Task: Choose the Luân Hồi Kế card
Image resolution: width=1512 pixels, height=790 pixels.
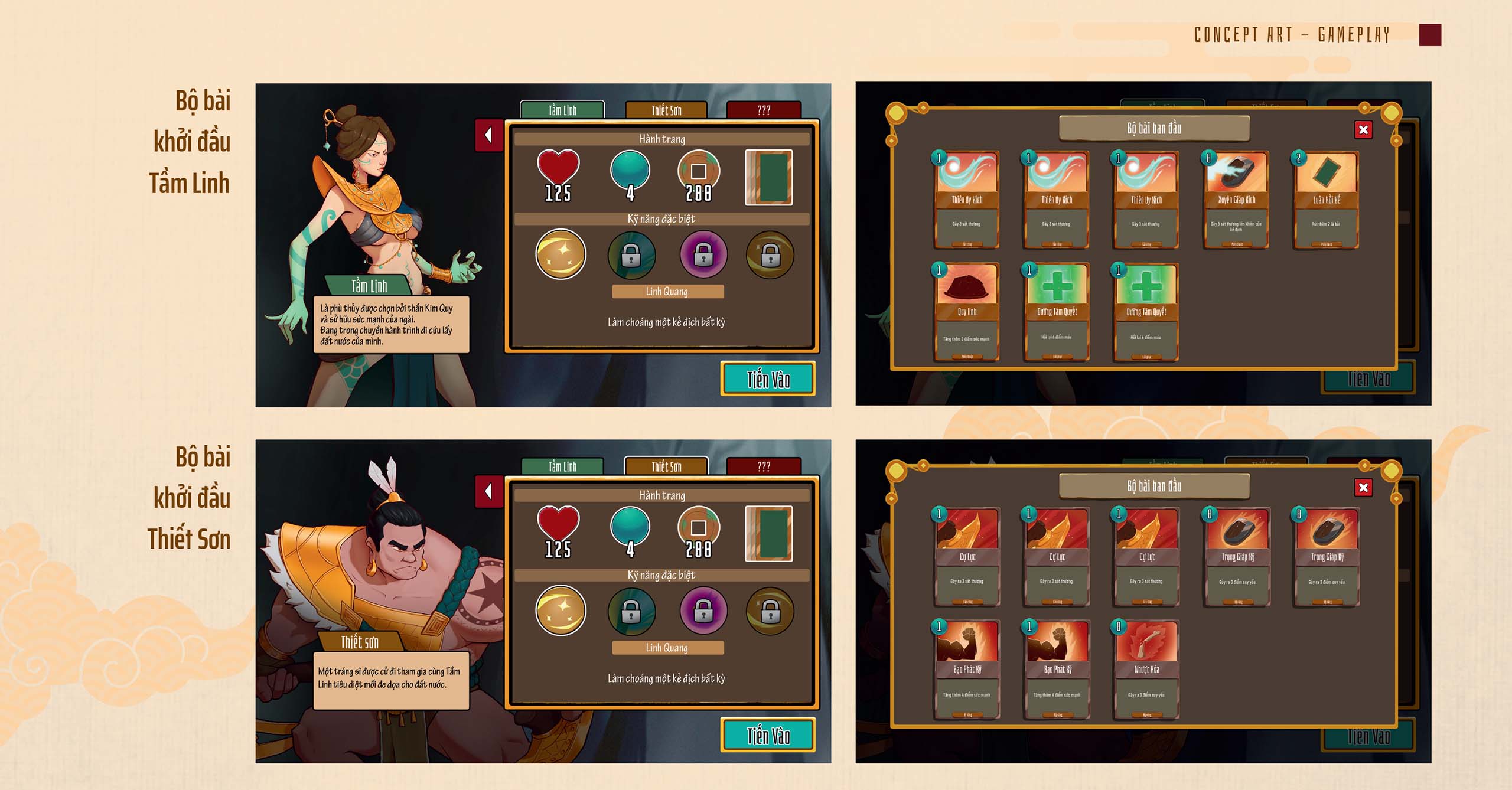Action: [x=1326, y=200]
